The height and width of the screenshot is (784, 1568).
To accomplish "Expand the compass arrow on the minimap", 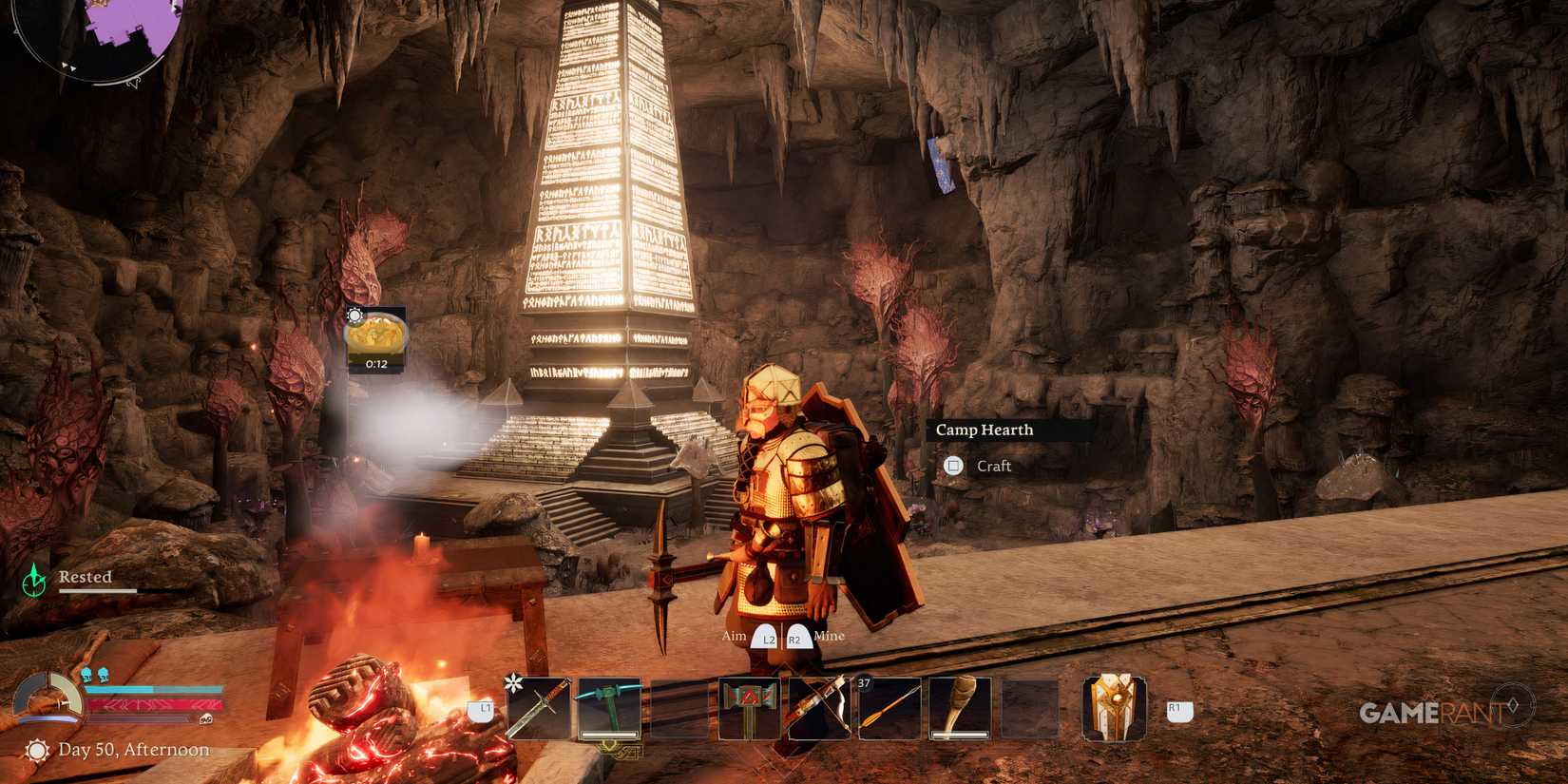I will 67,67.
